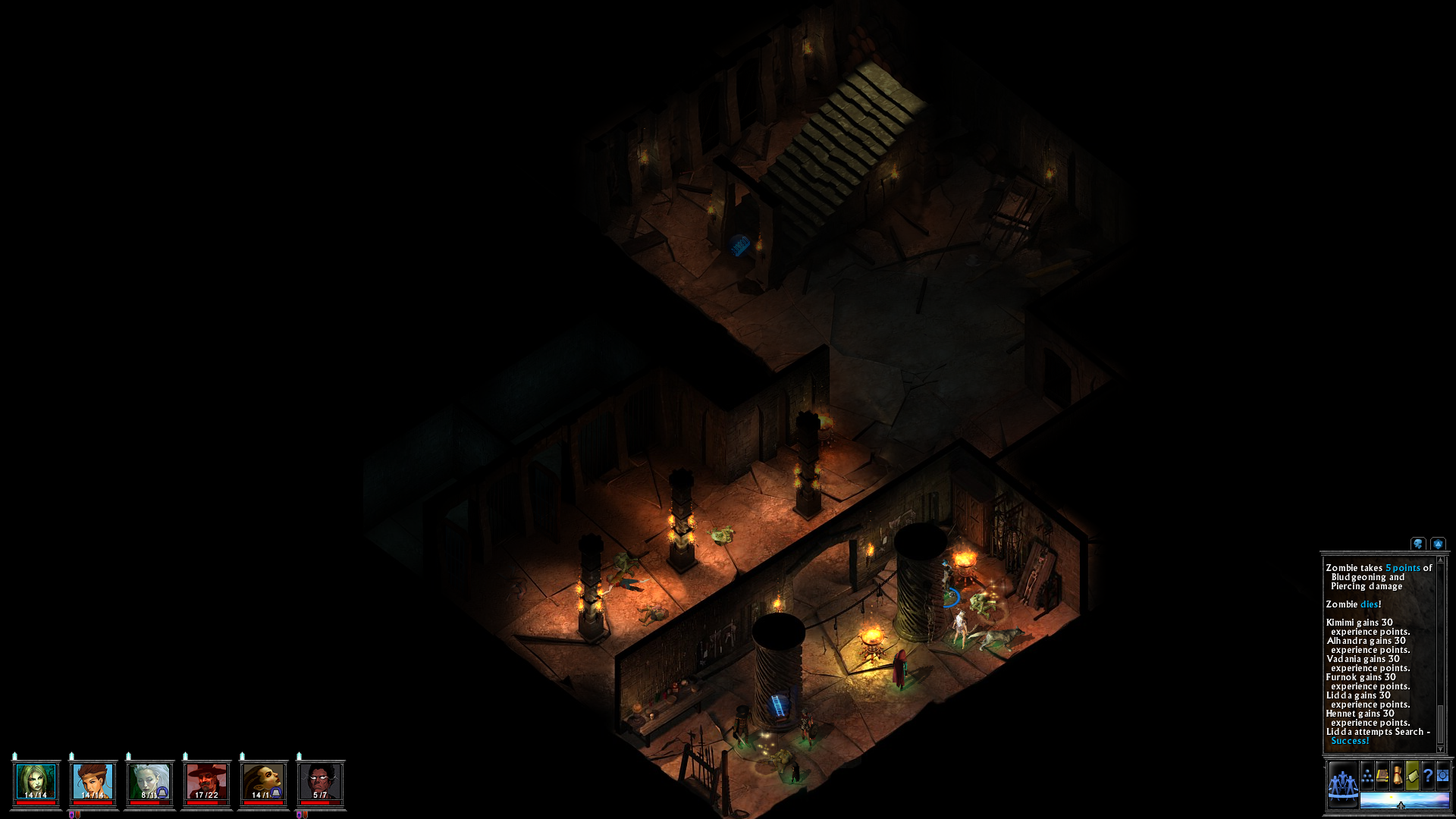Click the up arrow on the combat log scrollbar
Screen dimensions: 1456x819
coord(1440,560)
